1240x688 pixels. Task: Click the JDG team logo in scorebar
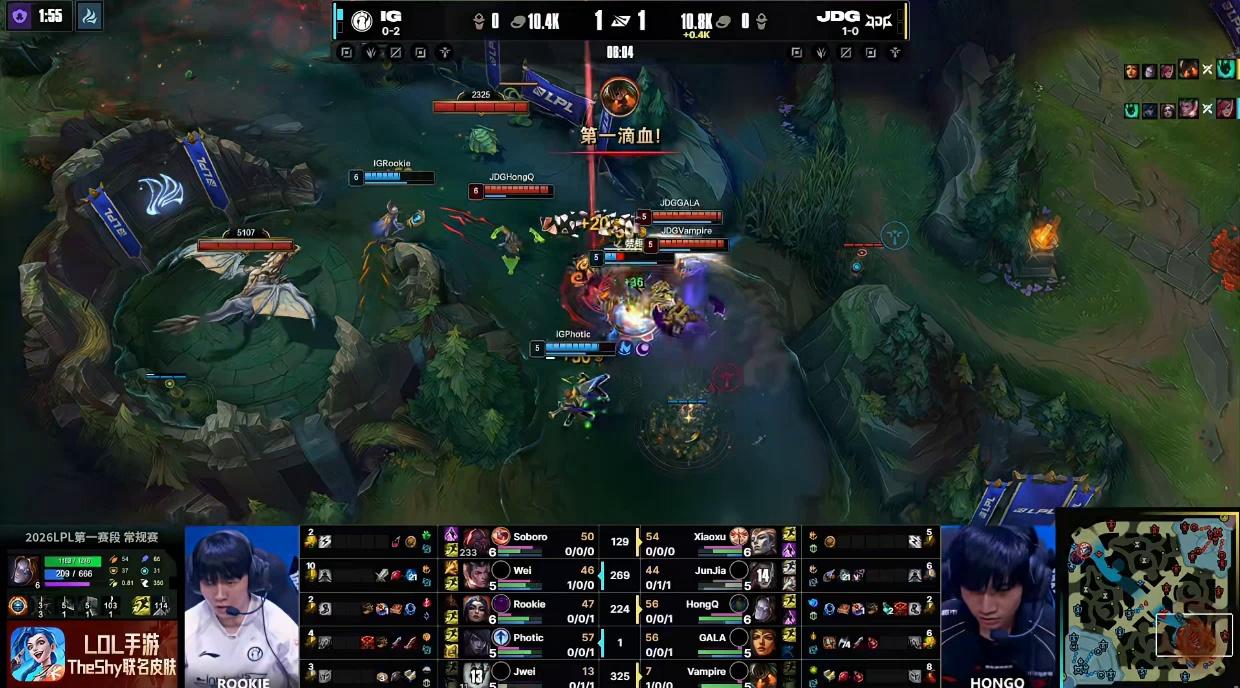[x=879, y=20]
